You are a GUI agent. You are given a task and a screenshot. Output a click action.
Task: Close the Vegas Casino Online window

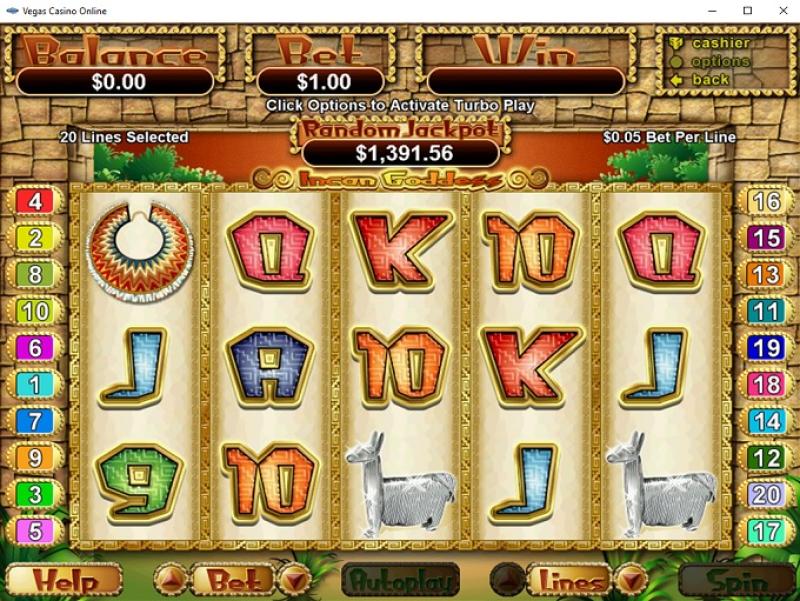point(777,11)
